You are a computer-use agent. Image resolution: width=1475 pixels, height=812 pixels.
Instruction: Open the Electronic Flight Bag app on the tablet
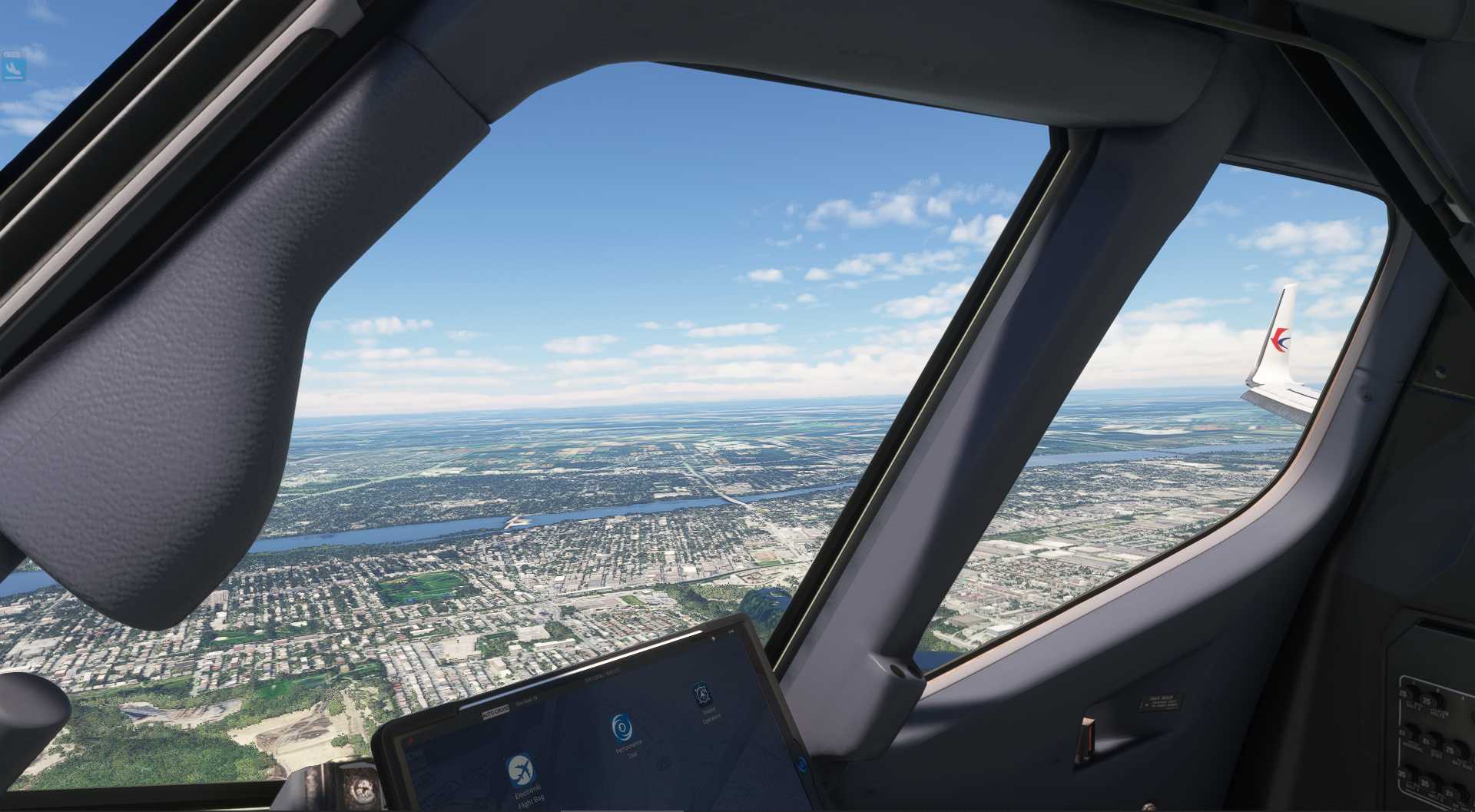click(x=520, y=768)
